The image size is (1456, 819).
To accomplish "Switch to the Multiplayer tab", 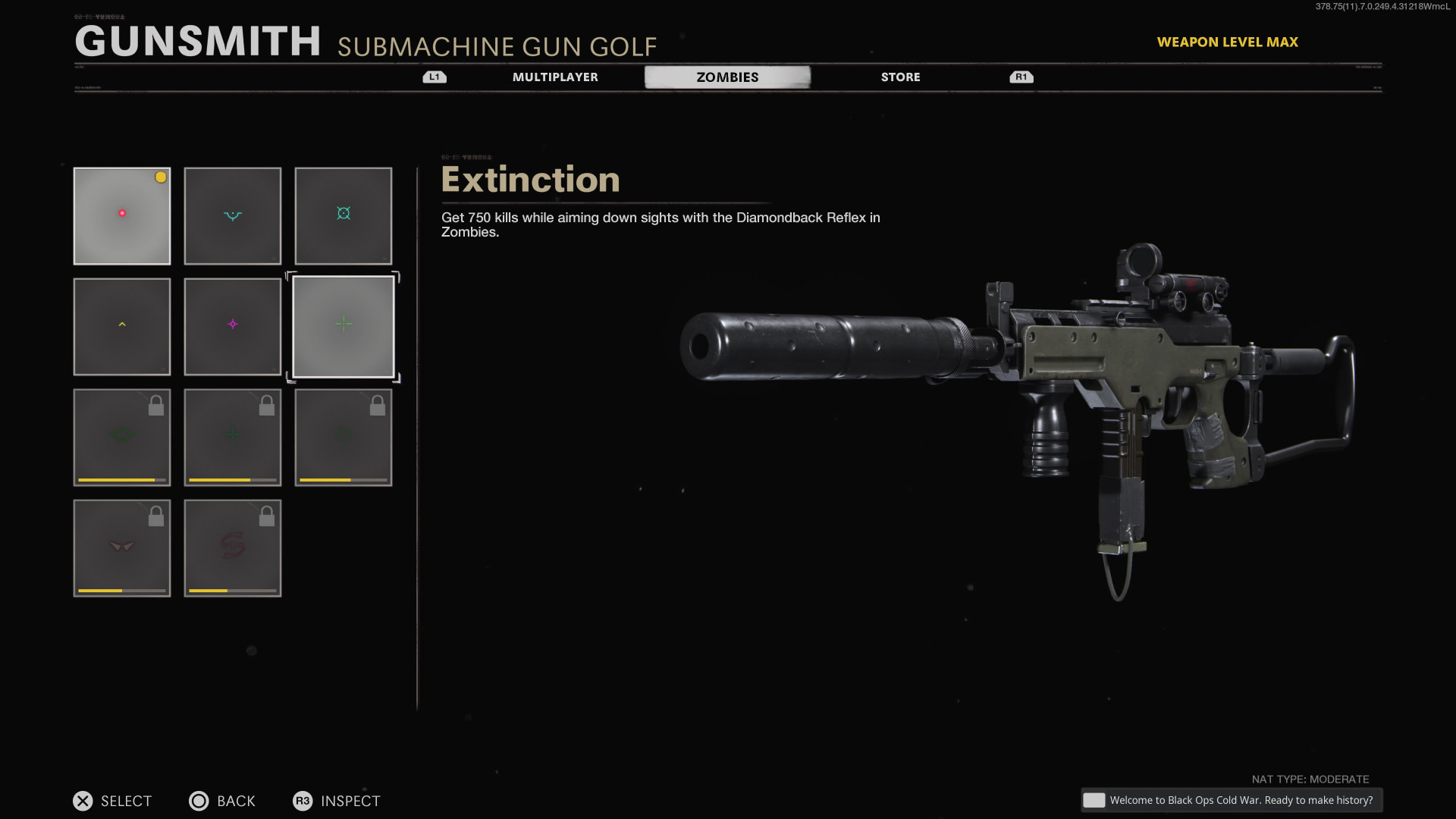I will tap(555, 77).
